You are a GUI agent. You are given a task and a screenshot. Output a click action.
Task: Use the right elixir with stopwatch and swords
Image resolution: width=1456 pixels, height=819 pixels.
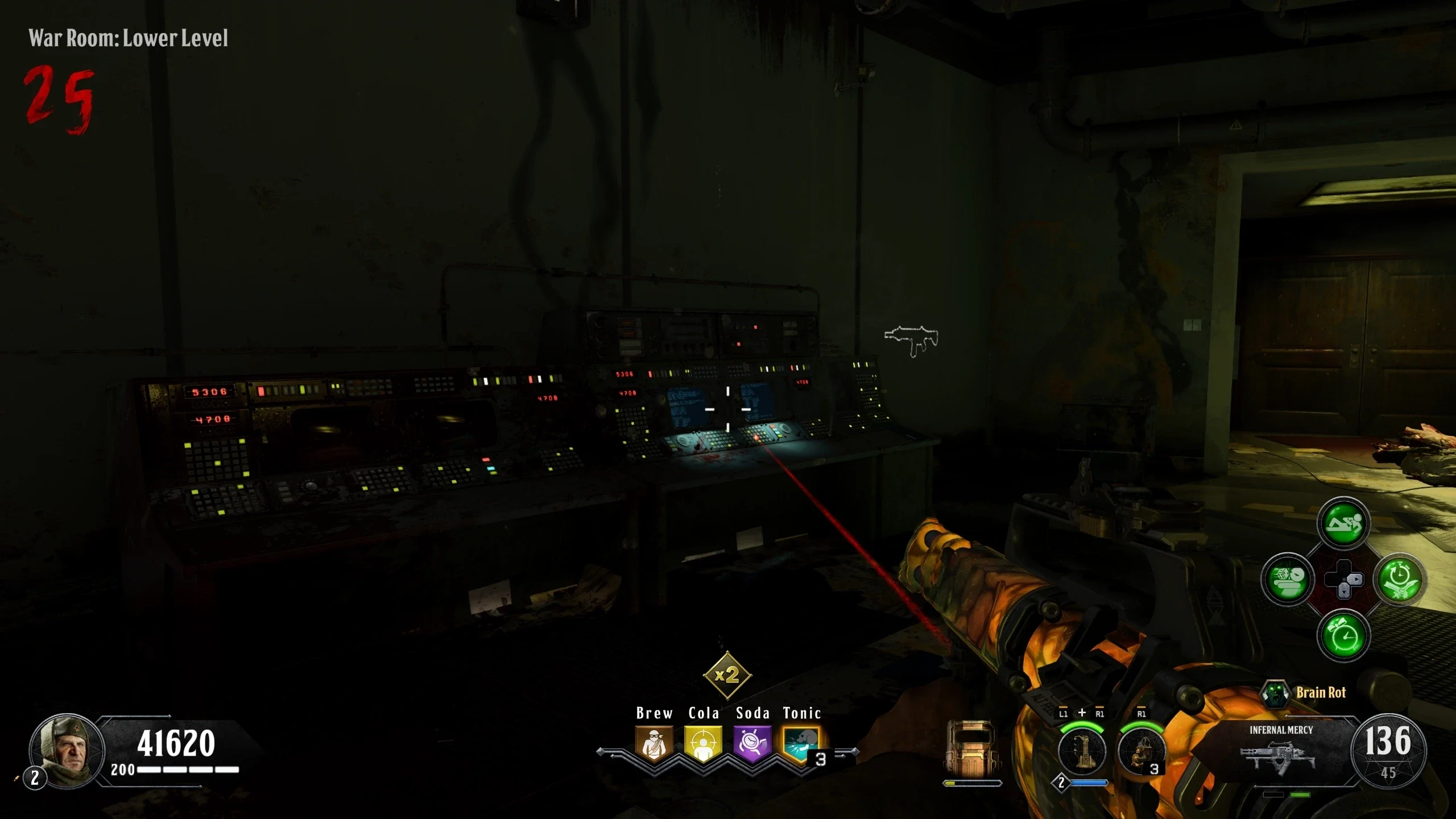click(x=1399, y=580)
